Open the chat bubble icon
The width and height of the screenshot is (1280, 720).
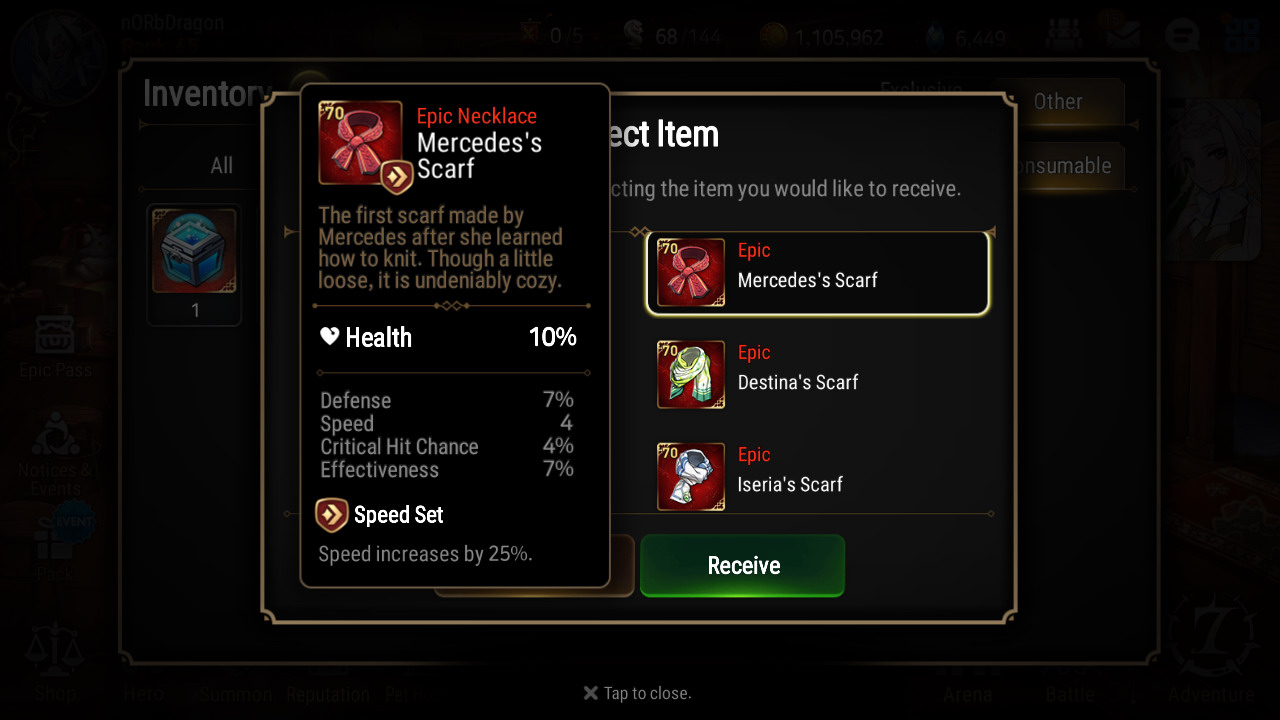[1182, 37]
